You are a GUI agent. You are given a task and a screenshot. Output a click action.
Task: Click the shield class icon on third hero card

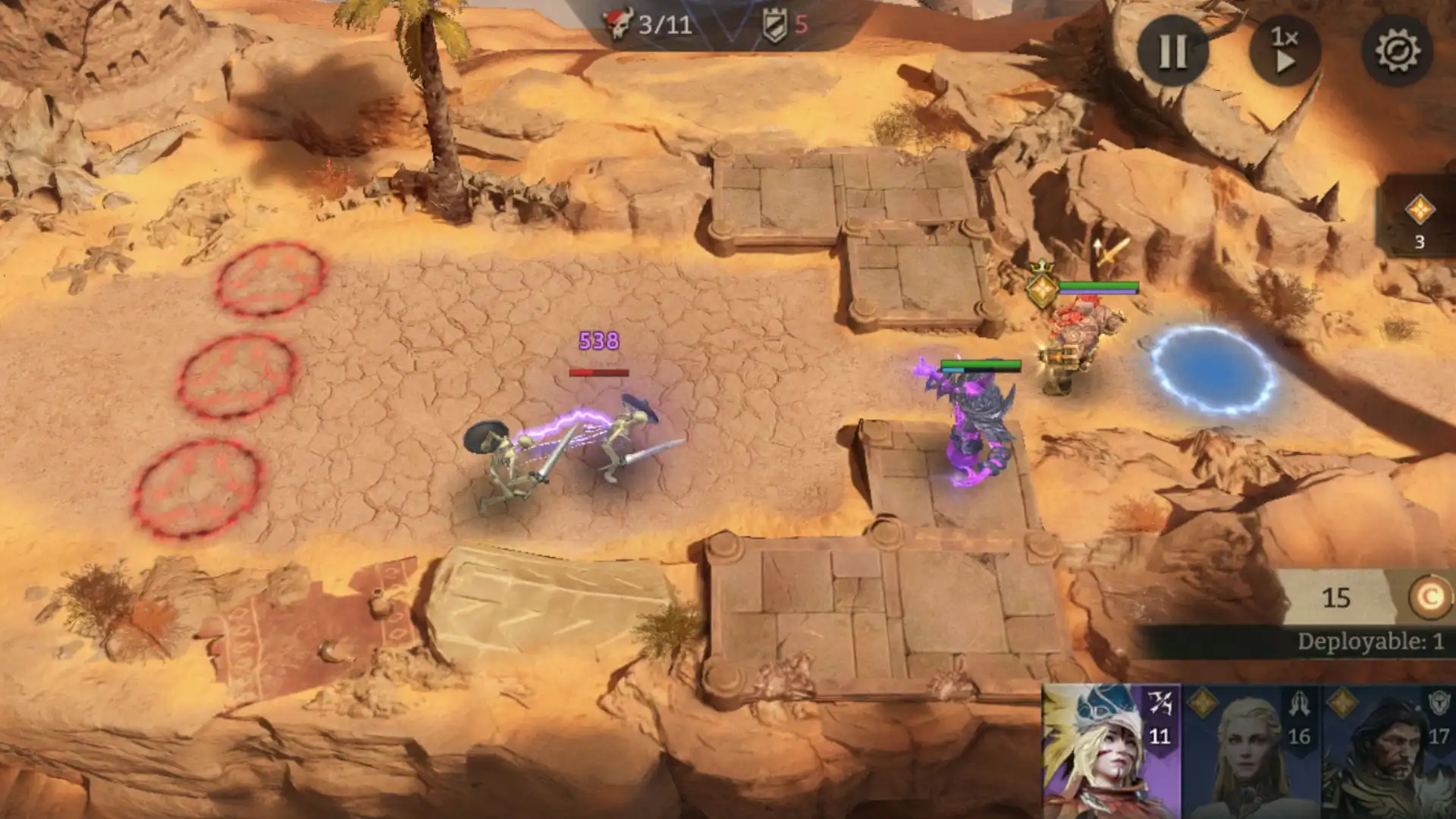tap(1439, 703)
